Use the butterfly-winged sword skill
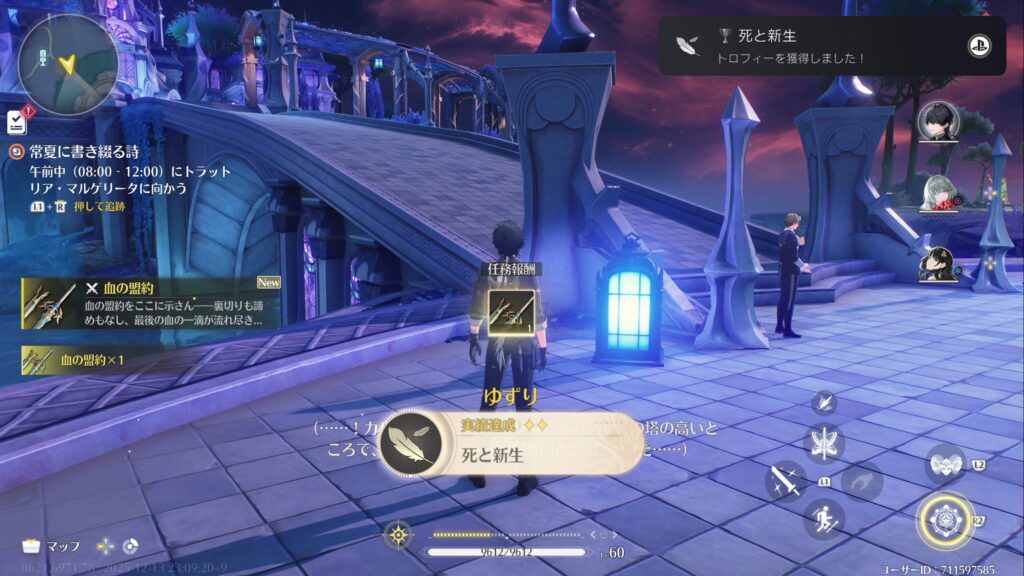Image resolution: width=1024 pixels, height=576 pixels. pyautogui.click(x=824, y=443)
